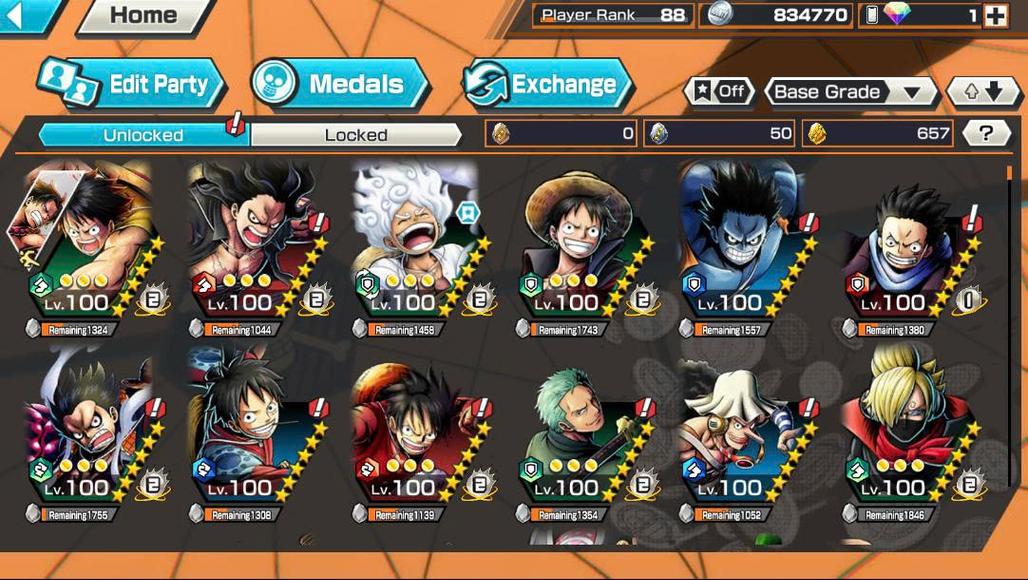Switch to the Locked characters tab

[x=356, y=135]
